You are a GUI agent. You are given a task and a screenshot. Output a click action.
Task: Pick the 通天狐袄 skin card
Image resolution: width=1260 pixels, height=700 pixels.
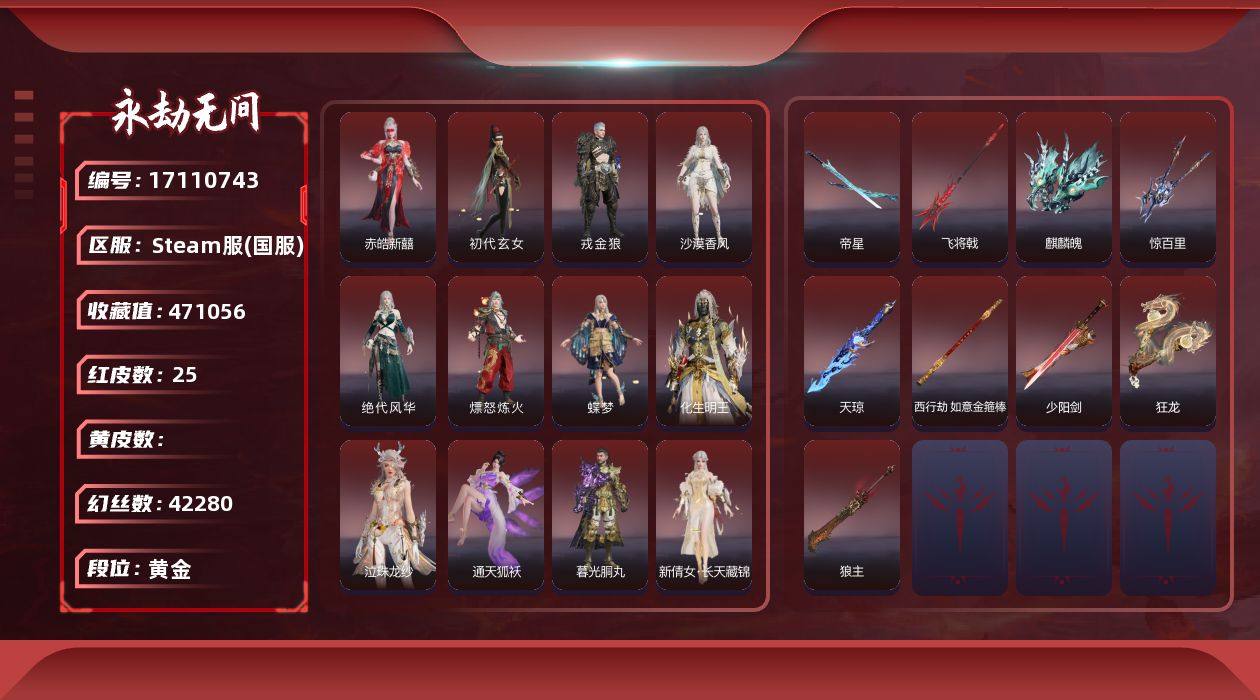pyautogui.click(x=496, y=515)
